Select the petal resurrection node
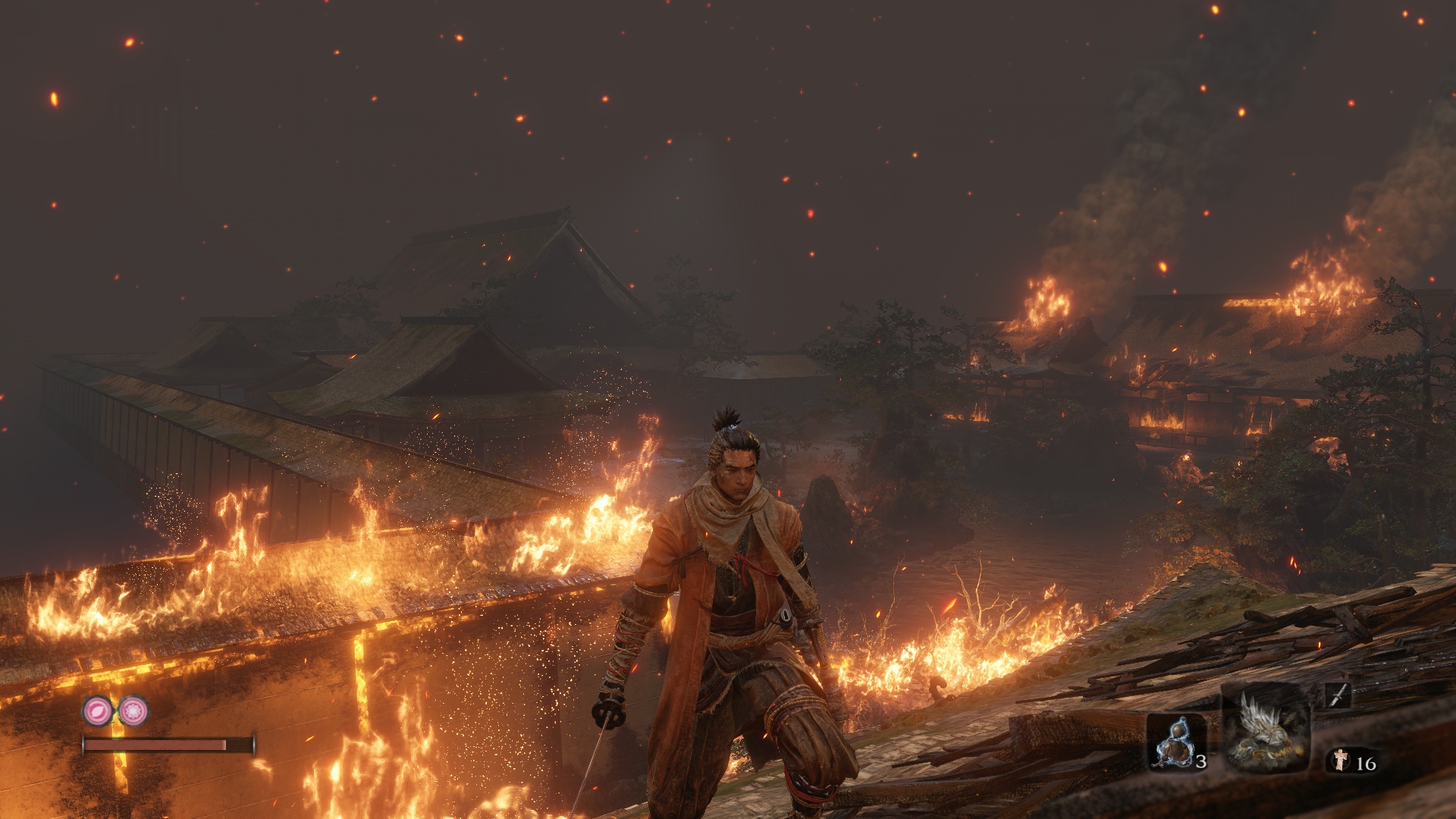This screenshot has width=1456, height=819. (x=98, y=711)
